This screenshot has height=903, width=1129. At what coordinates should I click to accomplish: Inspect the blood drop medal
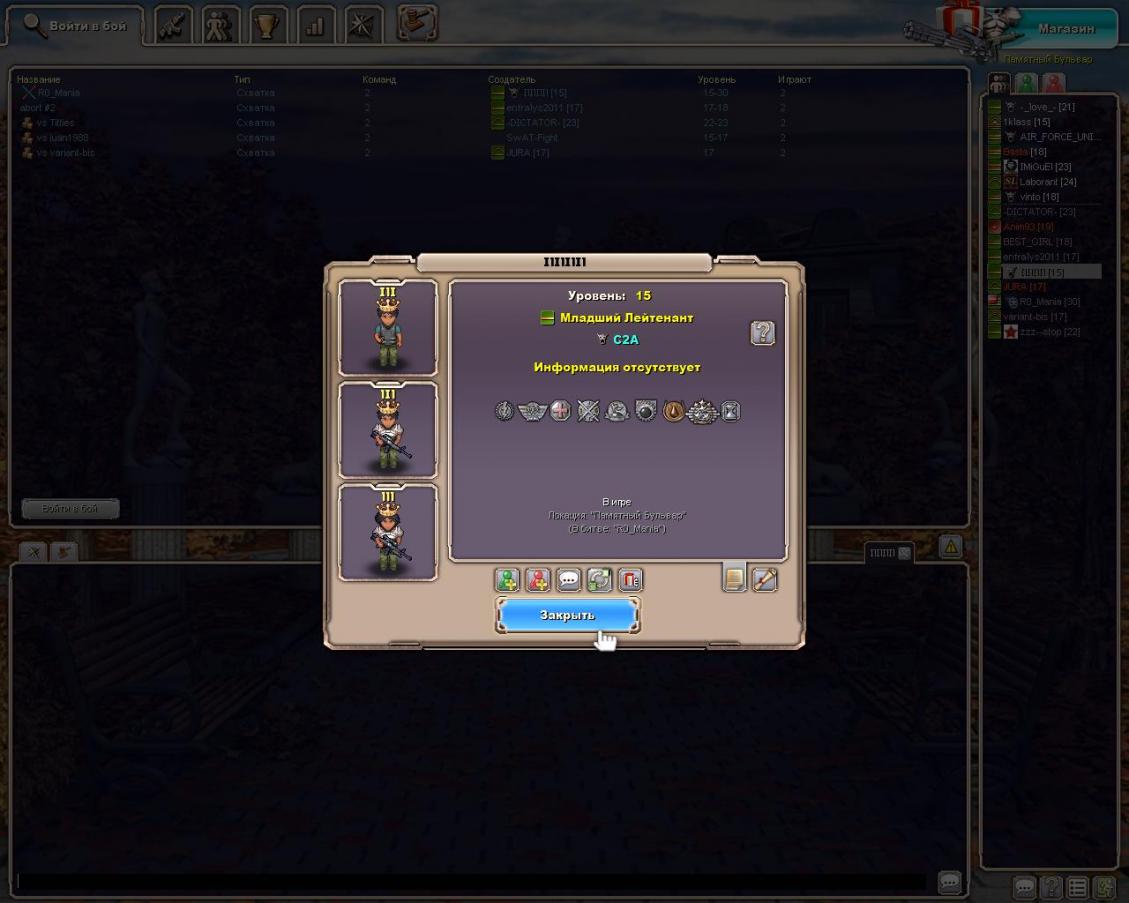[x=674, y=411]
